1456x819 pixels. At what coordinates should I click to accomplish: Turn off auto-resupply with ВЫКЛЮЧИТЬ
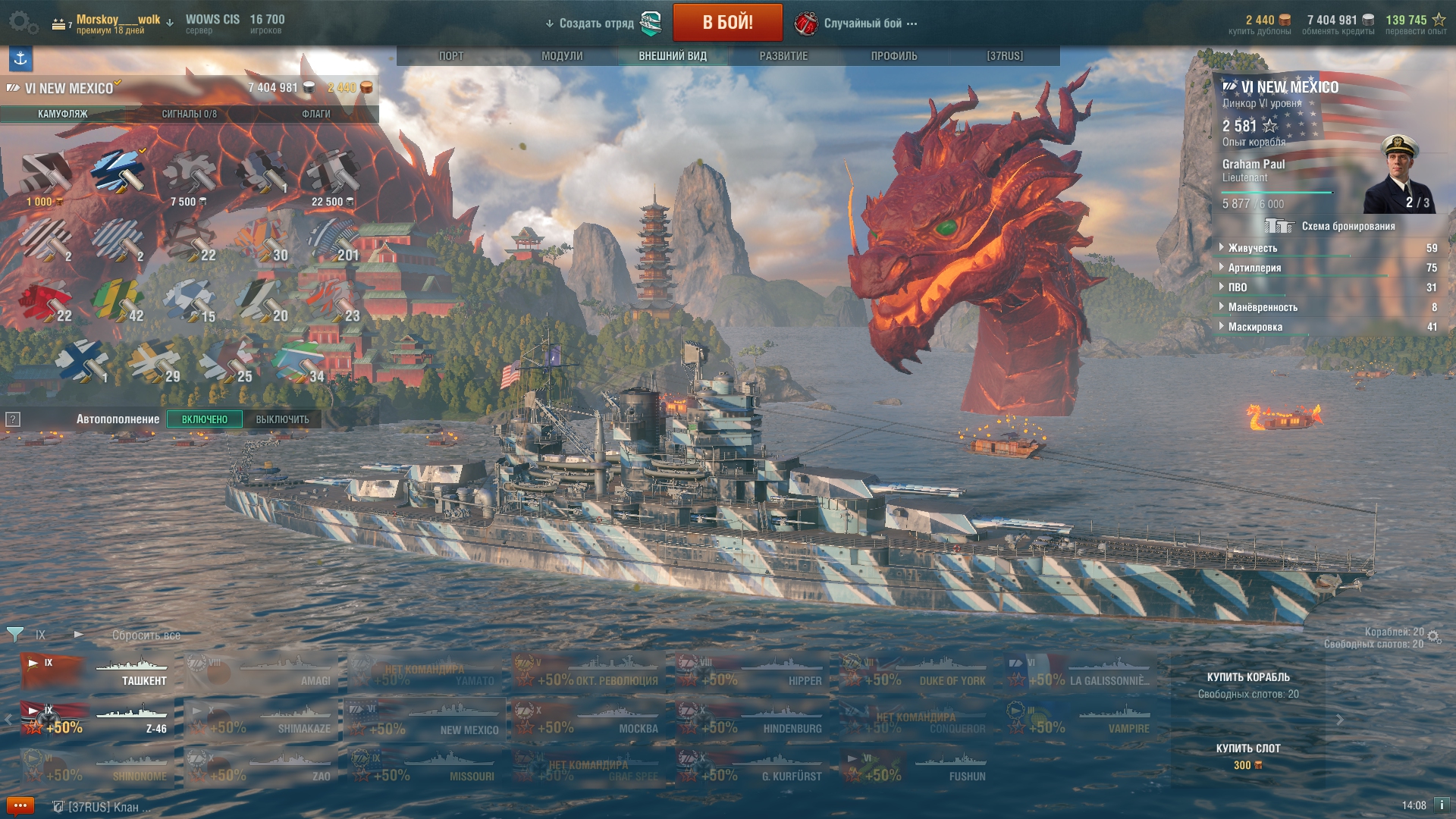click(282, 419)
